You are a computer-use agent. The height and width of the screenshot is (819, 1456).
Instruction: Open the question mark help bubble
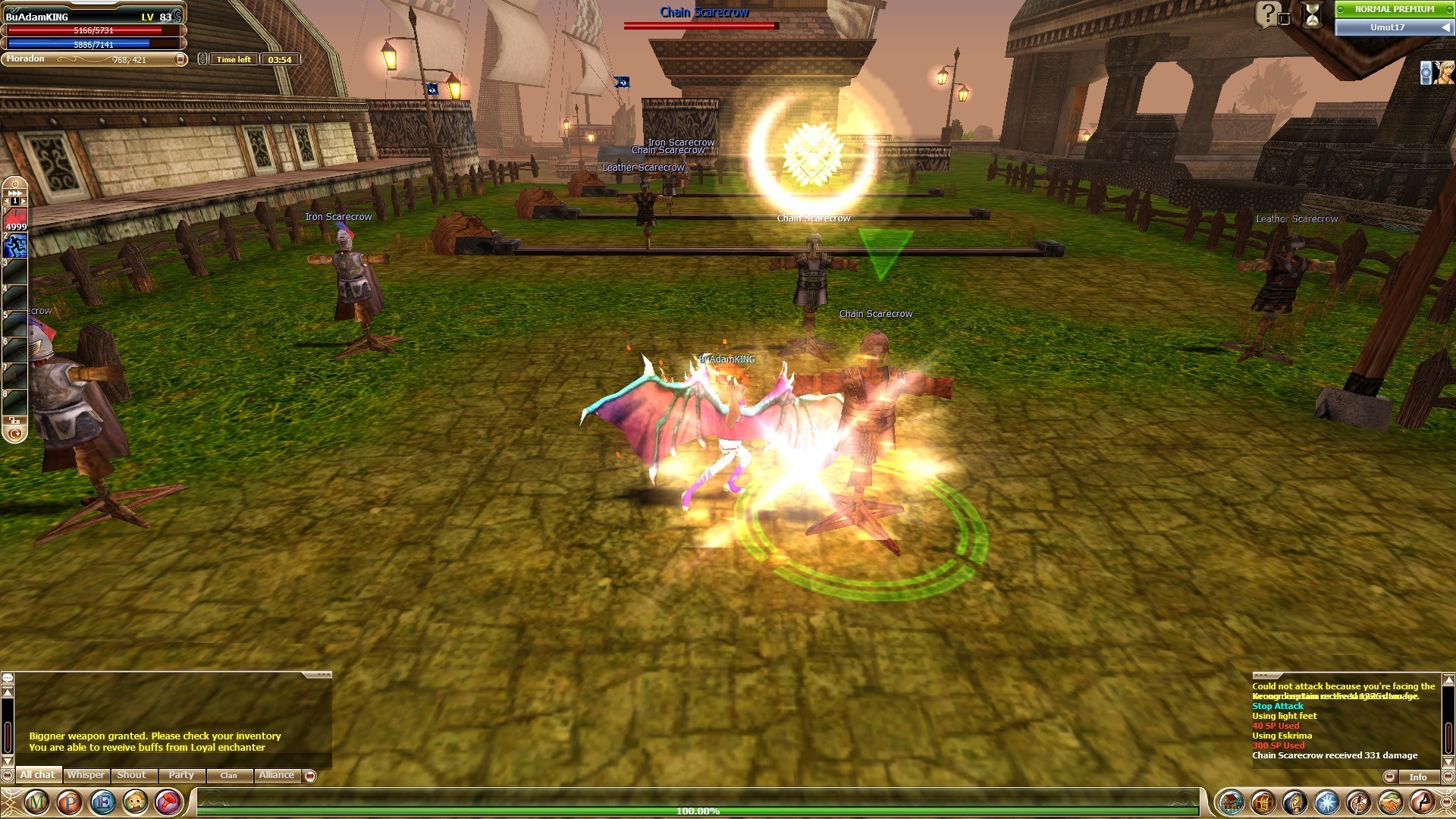(x=1267, y=14)
